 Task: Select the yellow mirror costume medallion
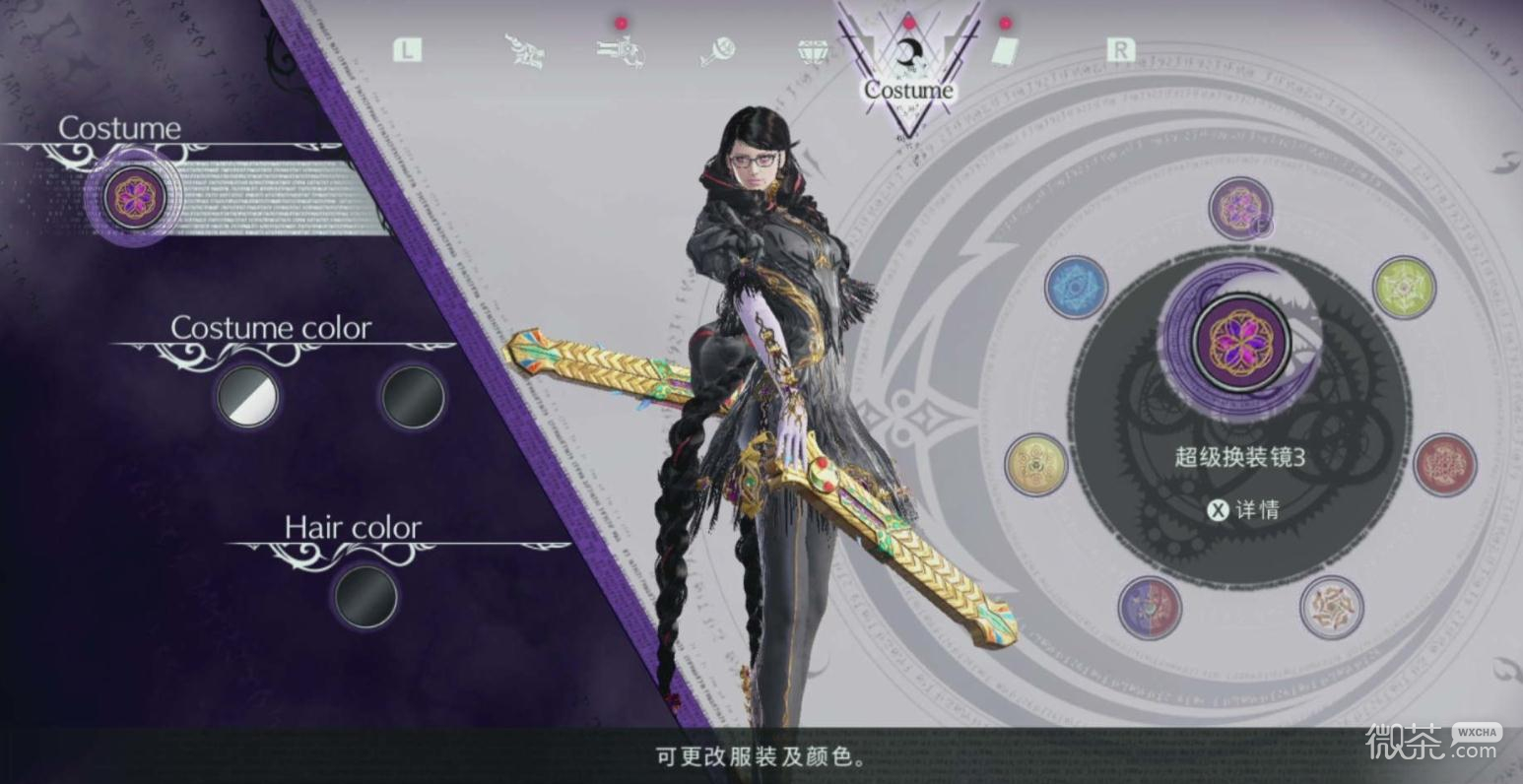1036,465
